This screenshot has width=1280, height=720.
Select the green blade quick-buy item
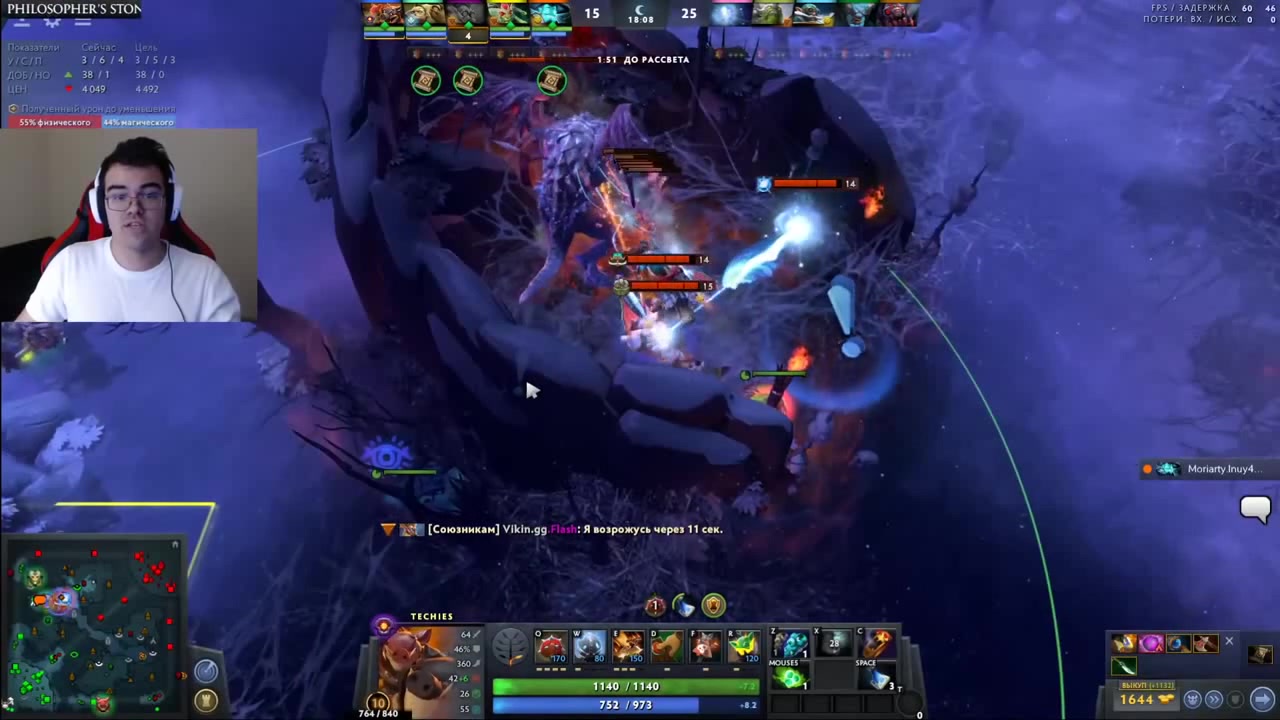click(x=1123, y=667)
